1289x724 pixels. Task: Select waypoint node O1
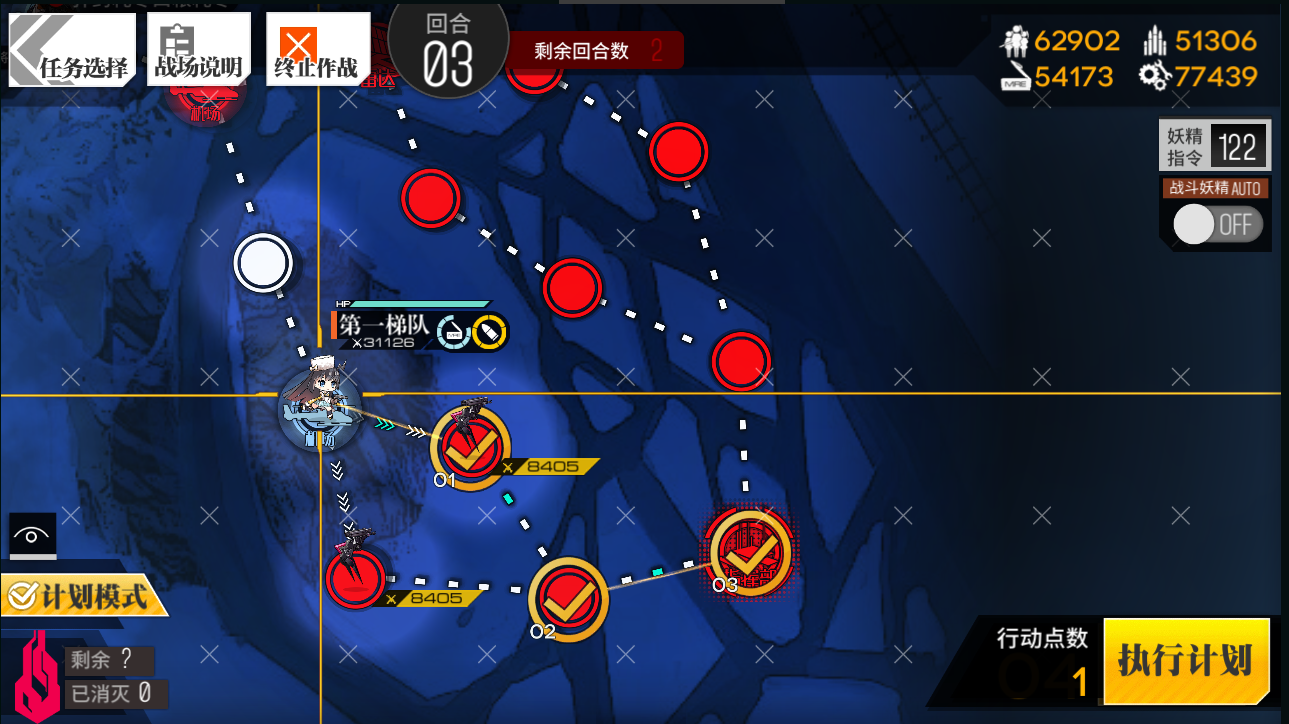click(470, 449)
